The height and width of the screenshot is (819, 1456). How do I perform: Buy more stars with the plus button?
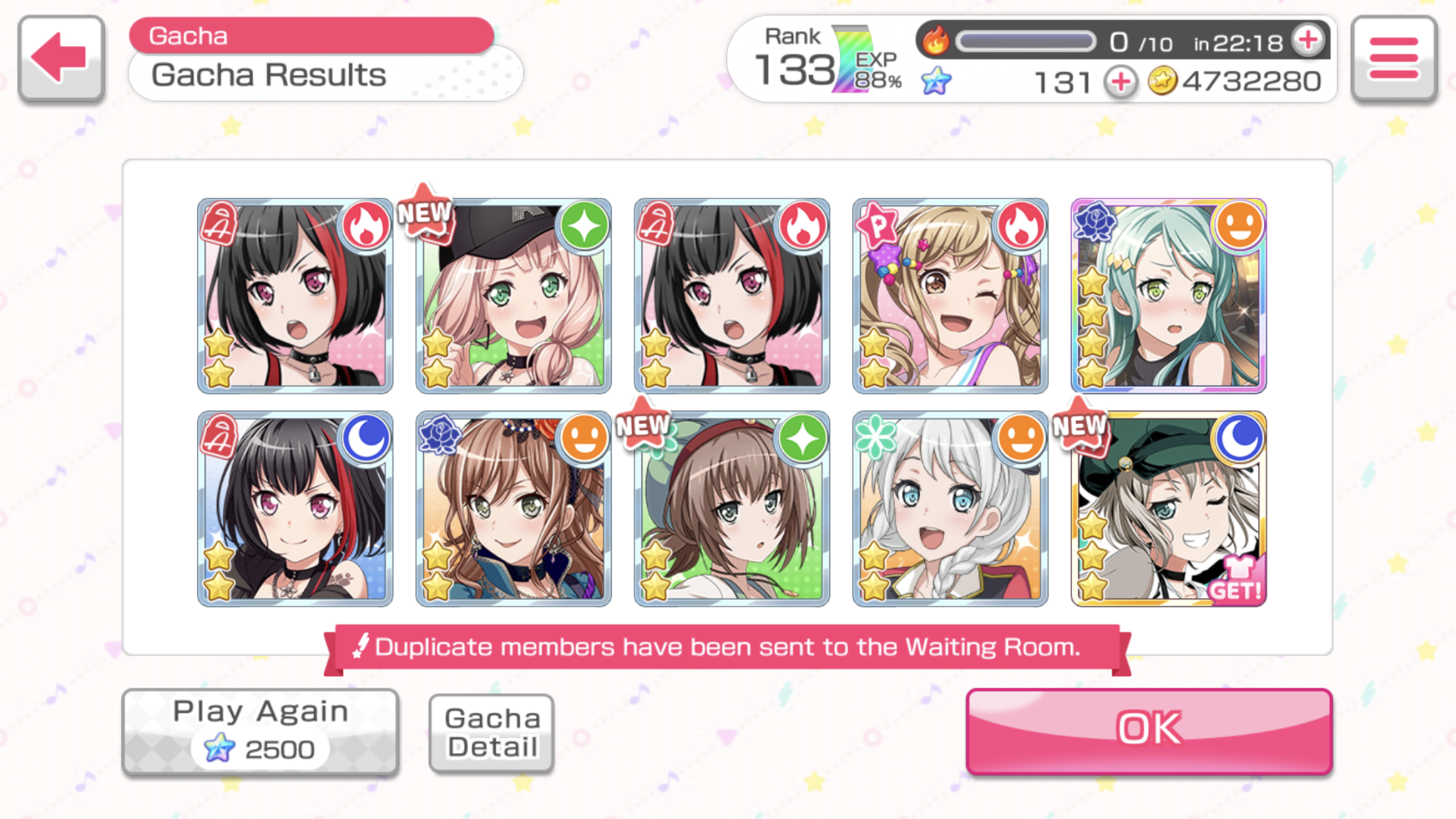(x=1120, y=82)
